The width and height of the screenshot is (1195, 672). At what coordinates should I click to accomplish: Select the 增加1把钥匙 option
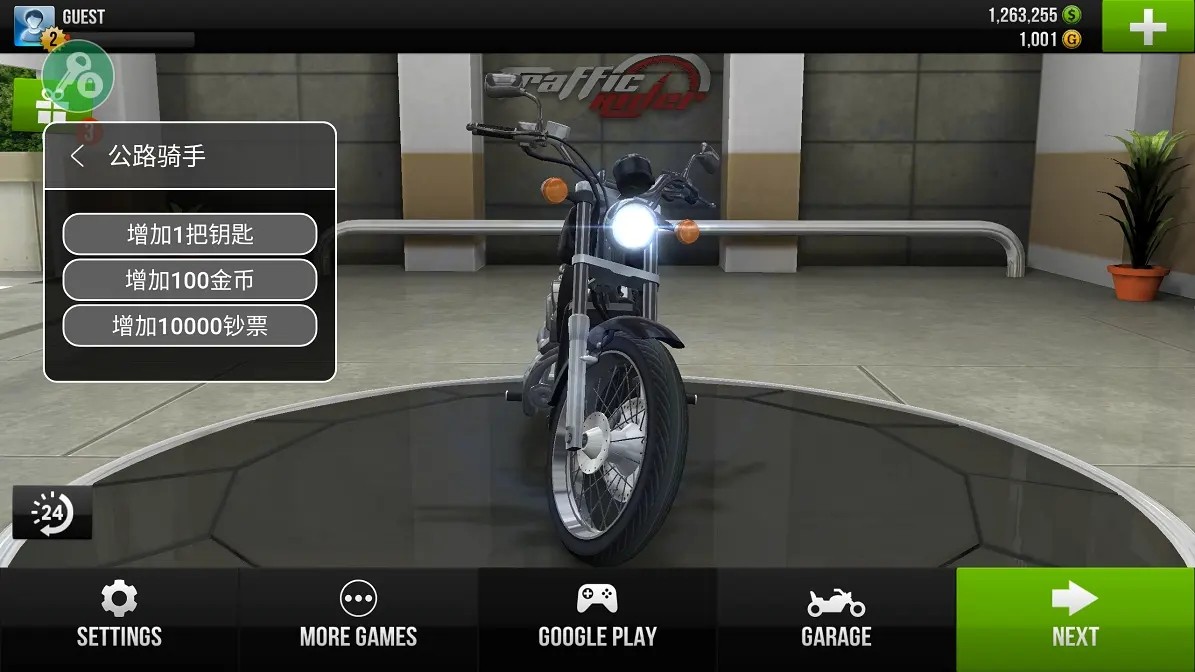[x=190, y=235]
